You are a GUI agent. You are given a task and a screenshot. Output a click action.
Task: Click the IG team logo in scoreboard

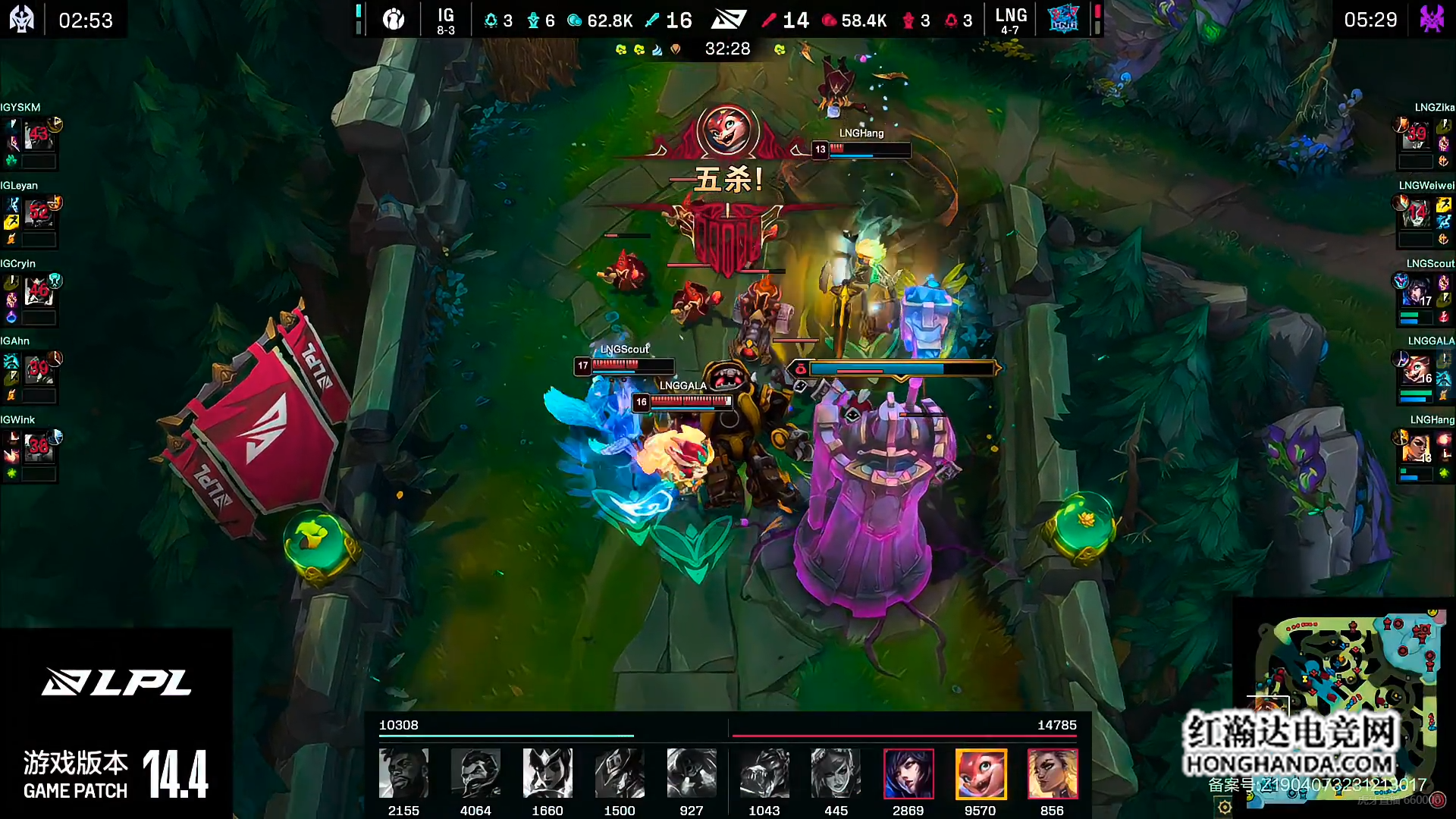click(394, 19)
